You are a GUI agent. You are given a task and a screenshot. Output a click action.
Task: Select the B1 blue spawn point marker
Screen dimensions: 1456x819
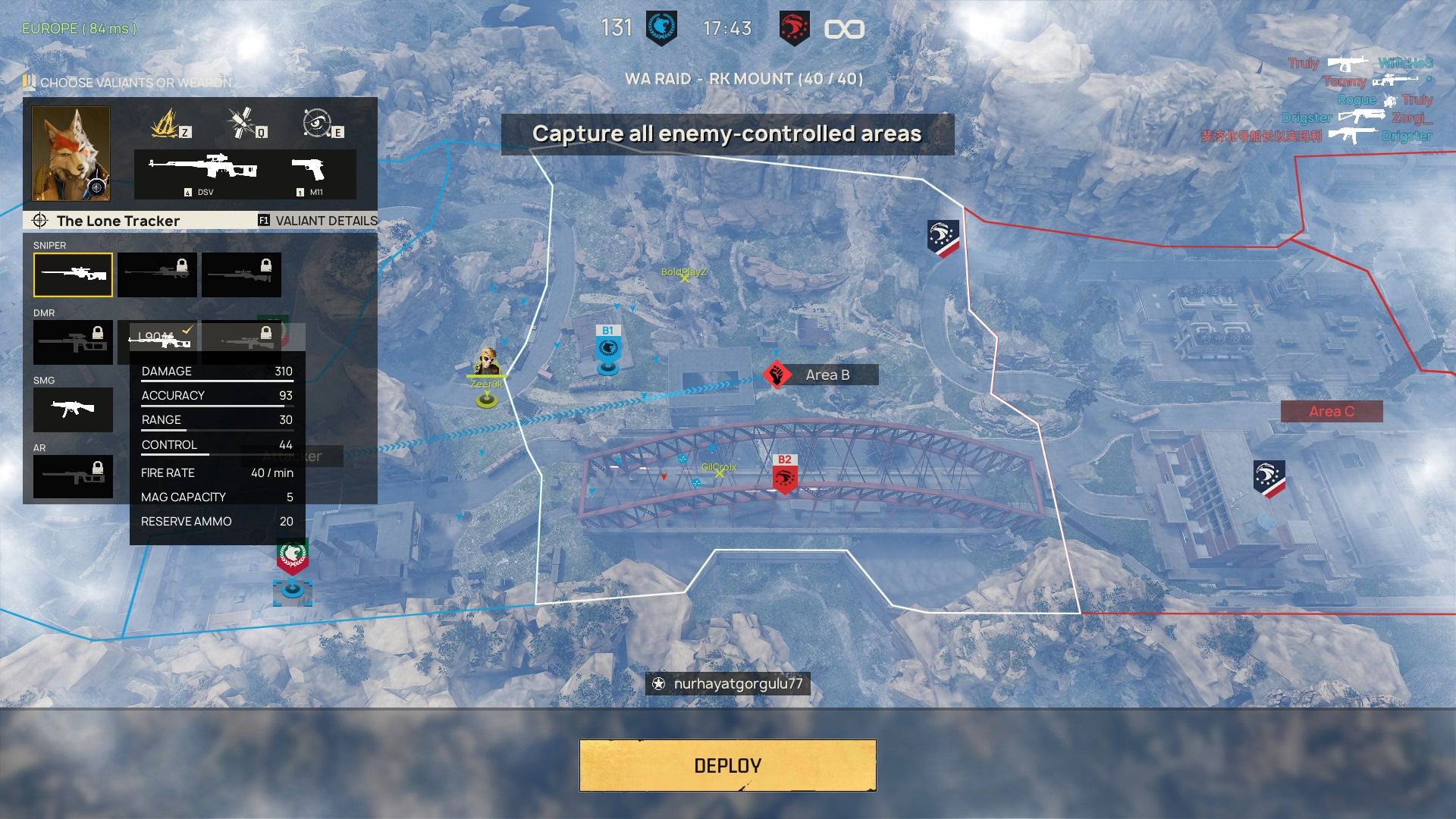point(607,349)
